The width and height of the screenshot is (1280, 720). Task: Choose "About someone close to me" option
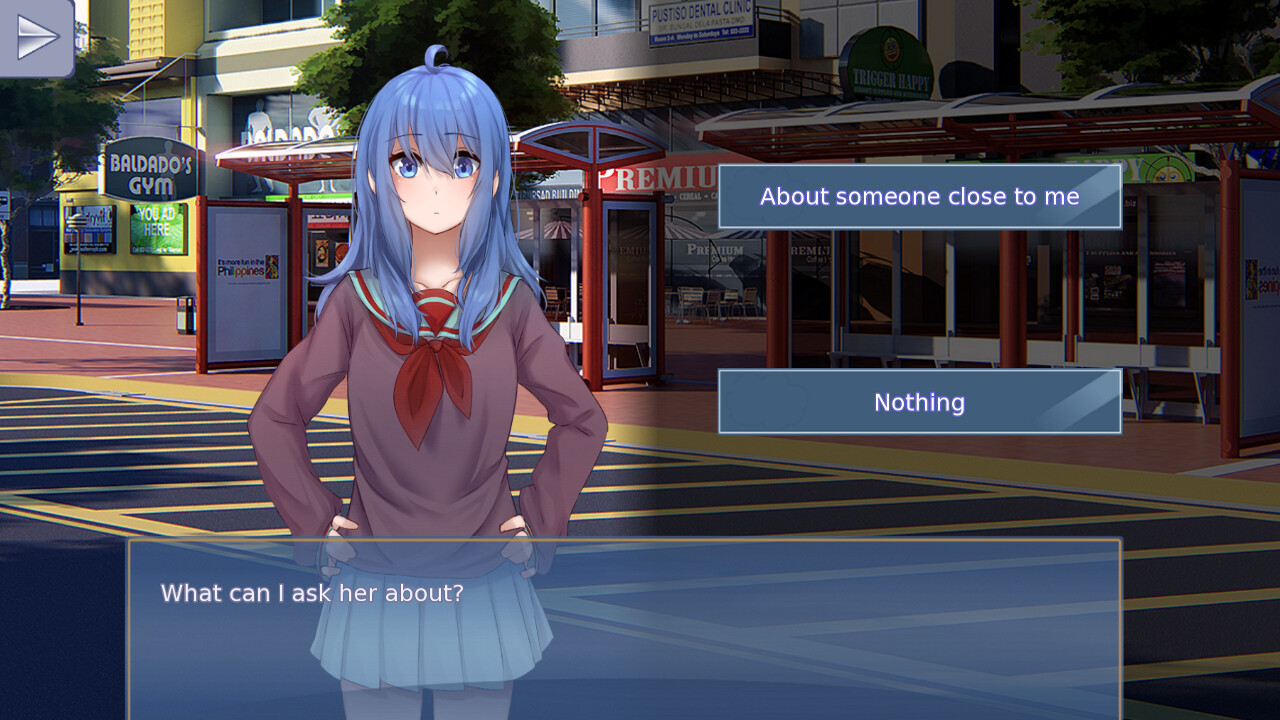pyautogui.click(x=919, y=197)
